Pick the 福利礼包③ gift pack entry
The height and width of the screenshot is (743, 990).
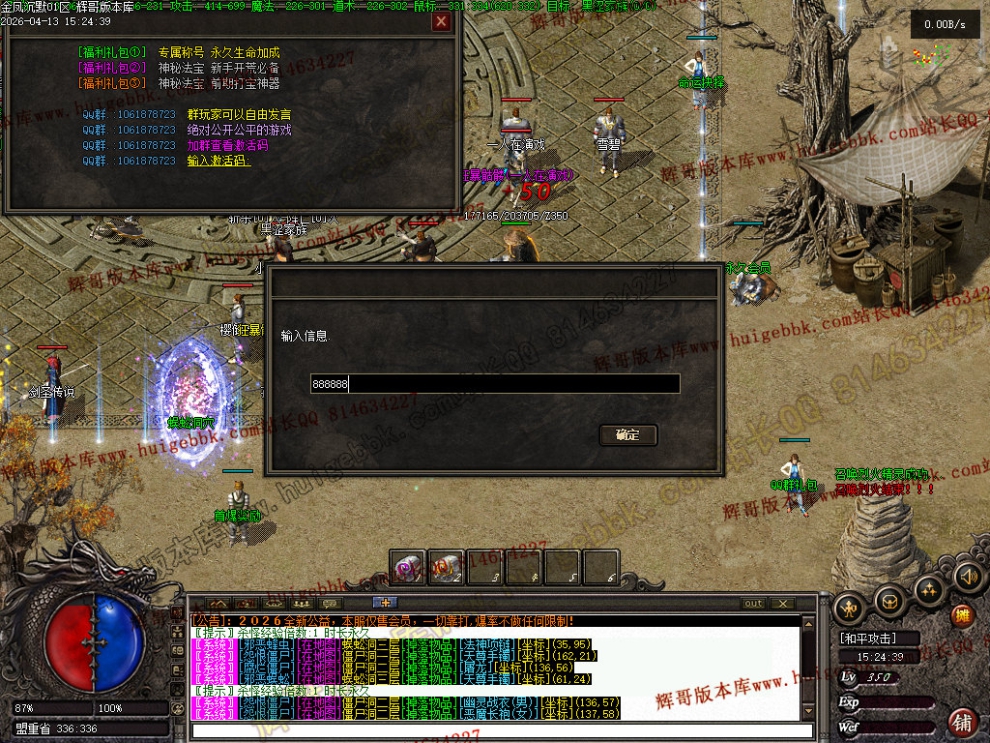point(112,84)
